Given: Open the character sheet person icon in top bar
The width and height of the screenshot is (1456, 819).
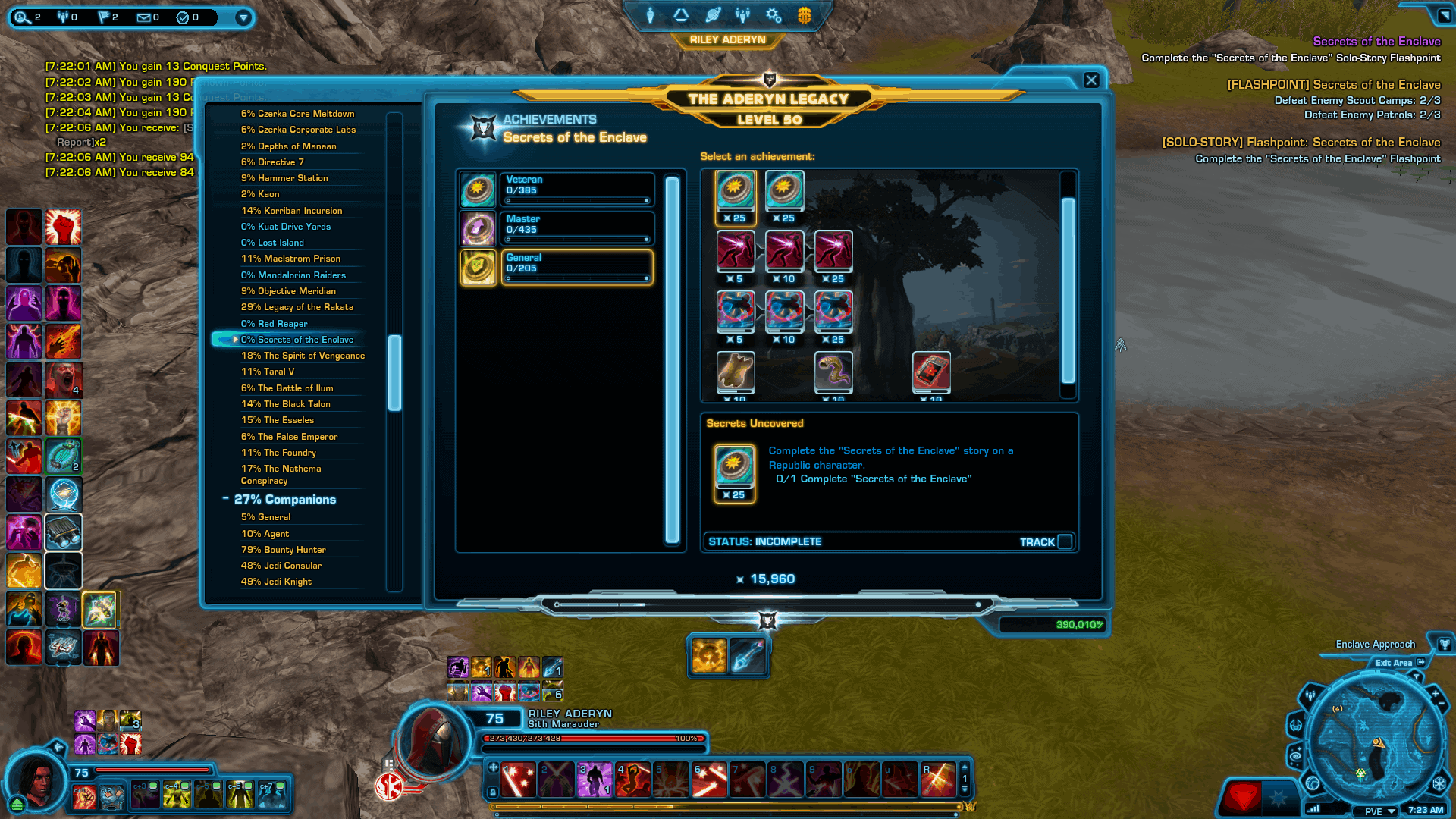Looking at the screenshot, I should [x=651, y=15].
